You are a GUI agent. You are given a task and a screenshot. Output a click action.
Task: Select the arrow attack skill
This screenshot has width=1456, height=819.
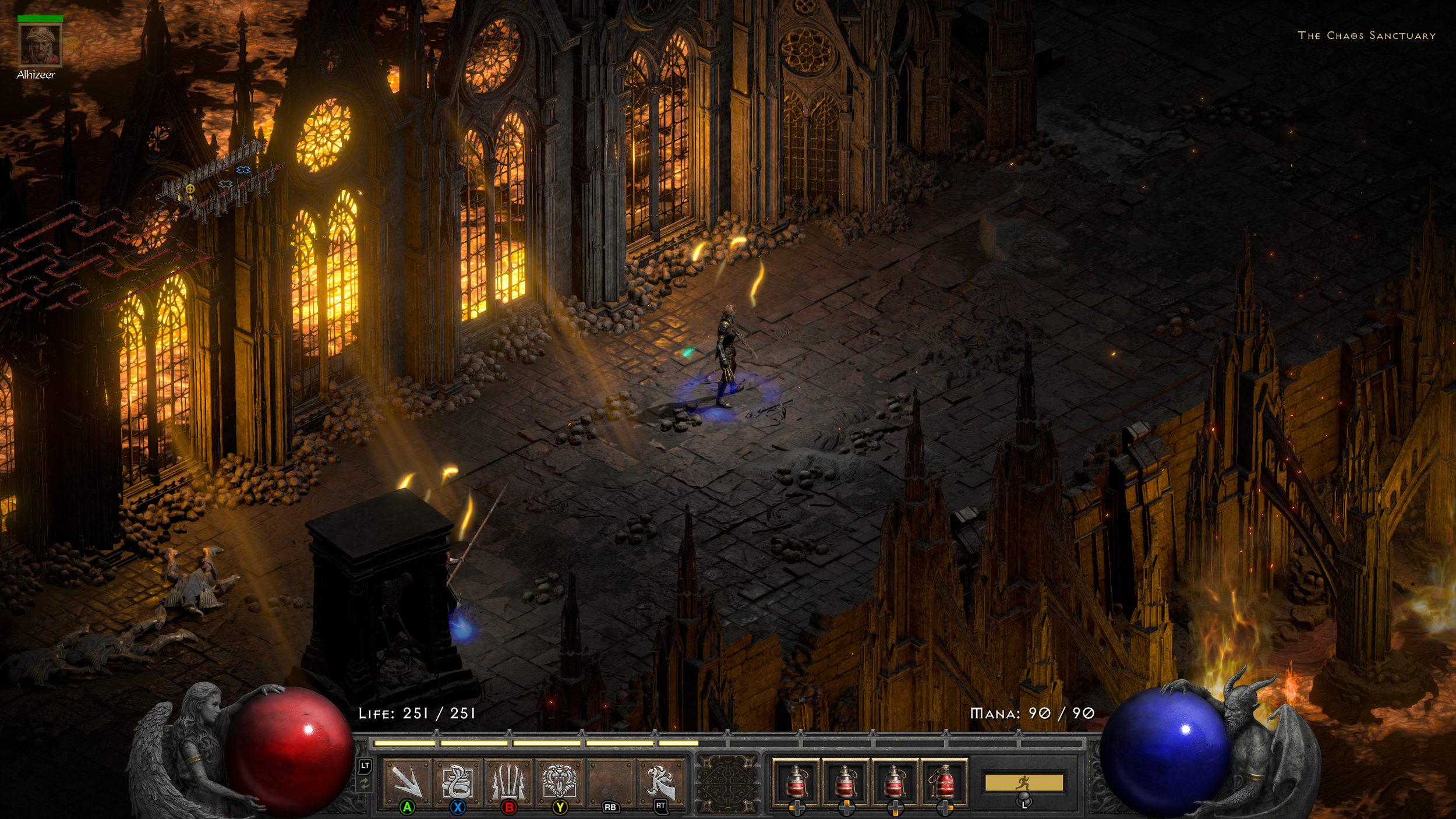coord(407,781)
